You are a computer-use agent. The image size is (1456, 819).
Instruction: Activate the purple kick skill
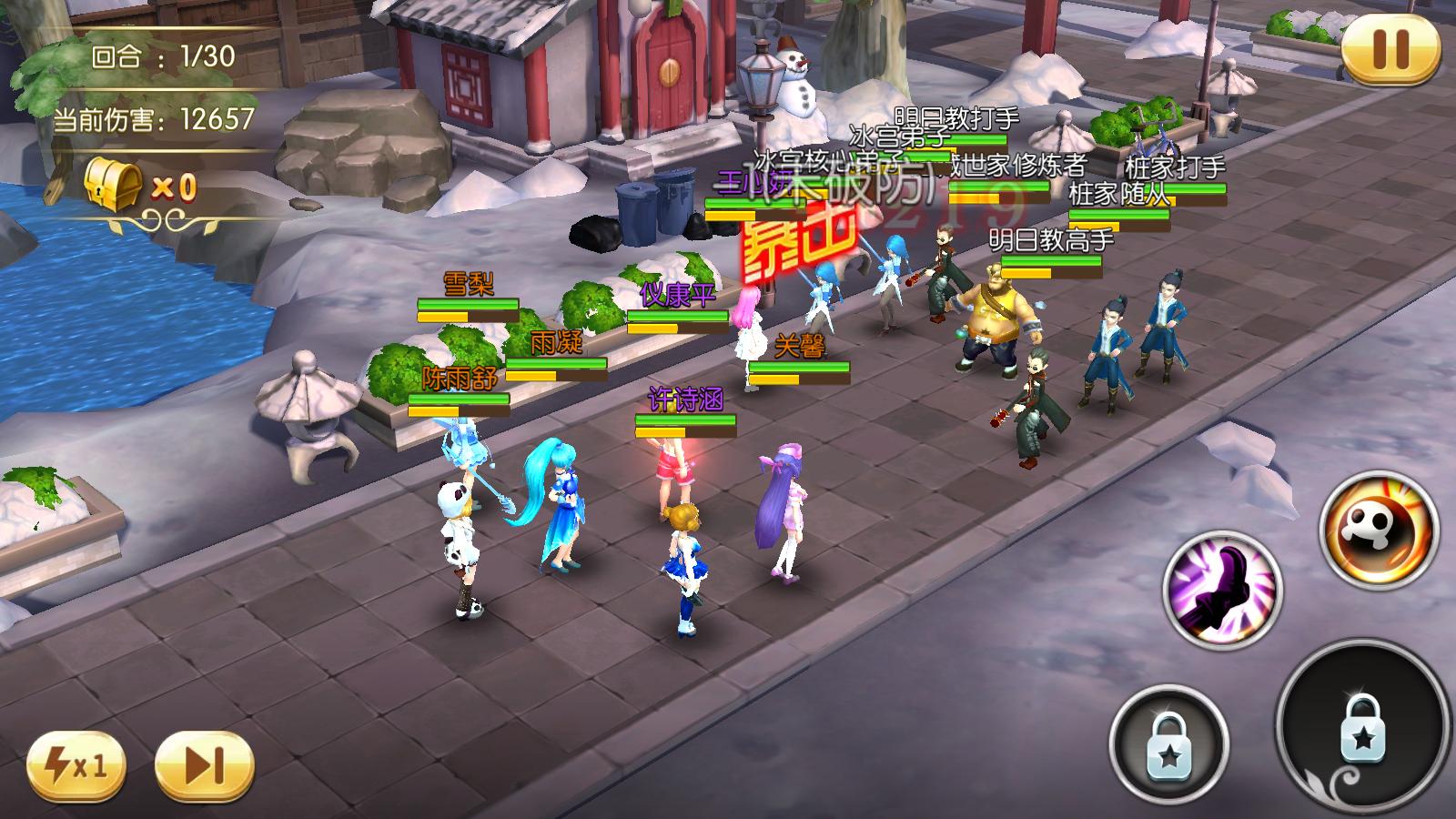1221,588
